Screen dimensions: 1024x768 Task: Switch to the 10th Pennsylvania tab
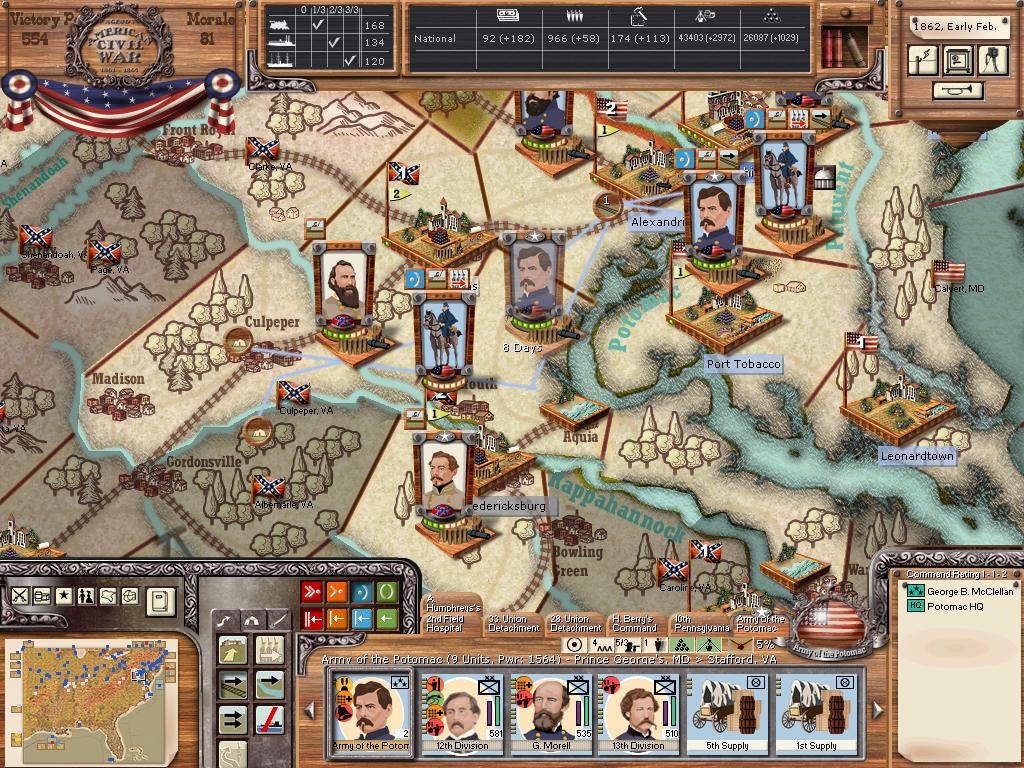pyautogui.click(x=696, y=623)
